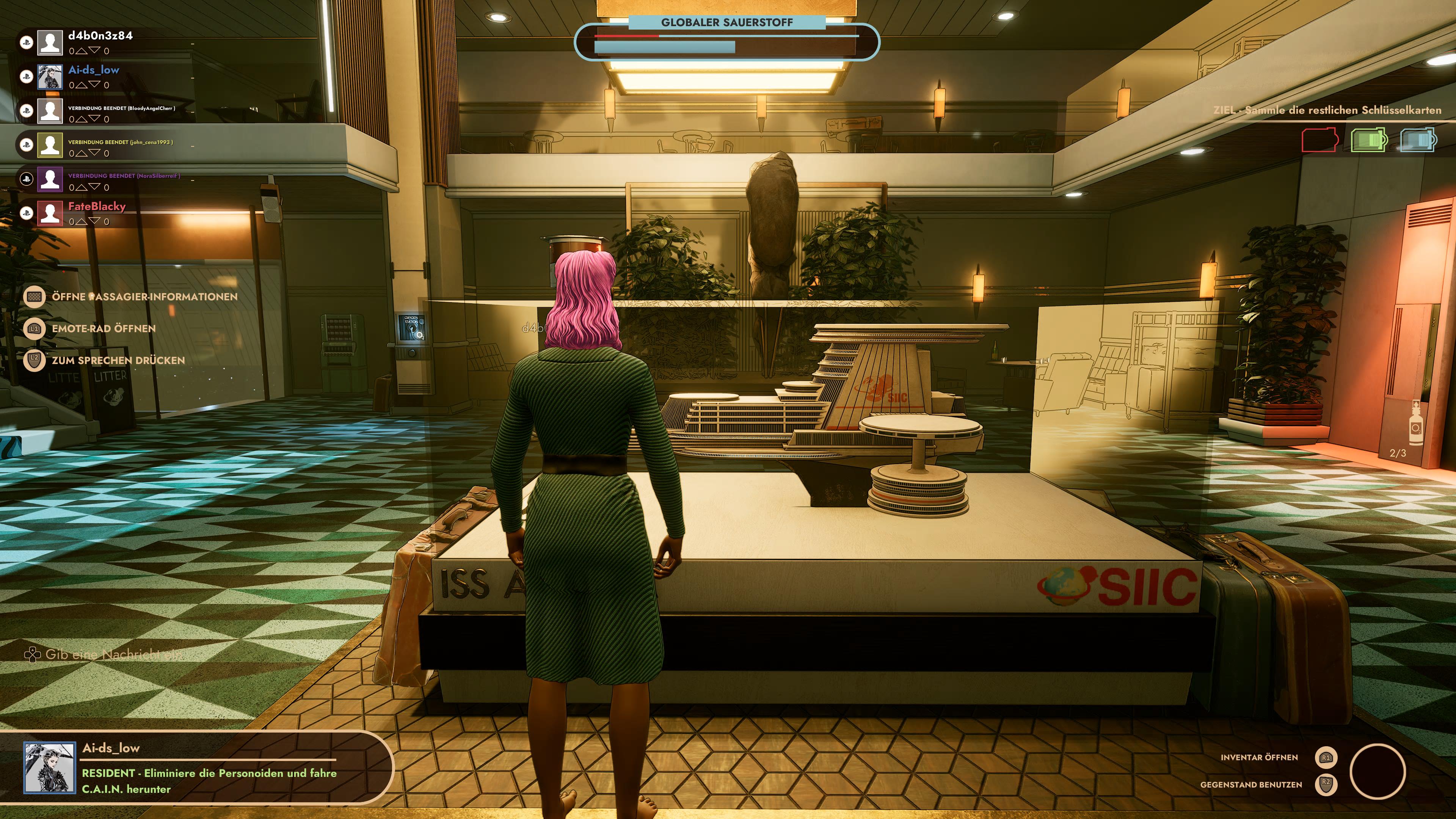Select FateBlacky in the player list
Image resolution: width=1456 pixels, height=819 pixels.
[97, 206]
